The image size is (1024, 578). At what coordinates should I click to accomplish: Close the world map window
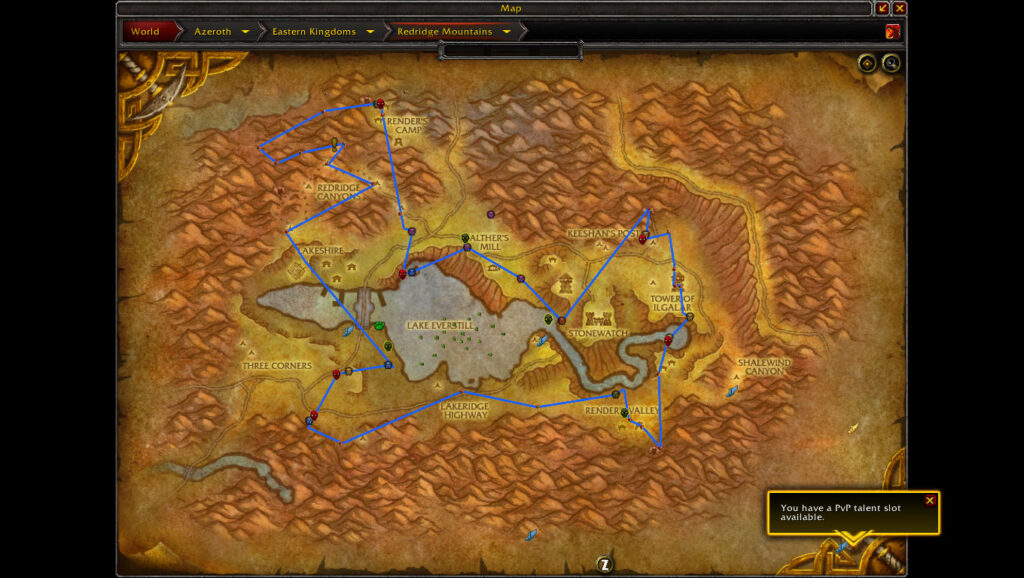(900, 8)
